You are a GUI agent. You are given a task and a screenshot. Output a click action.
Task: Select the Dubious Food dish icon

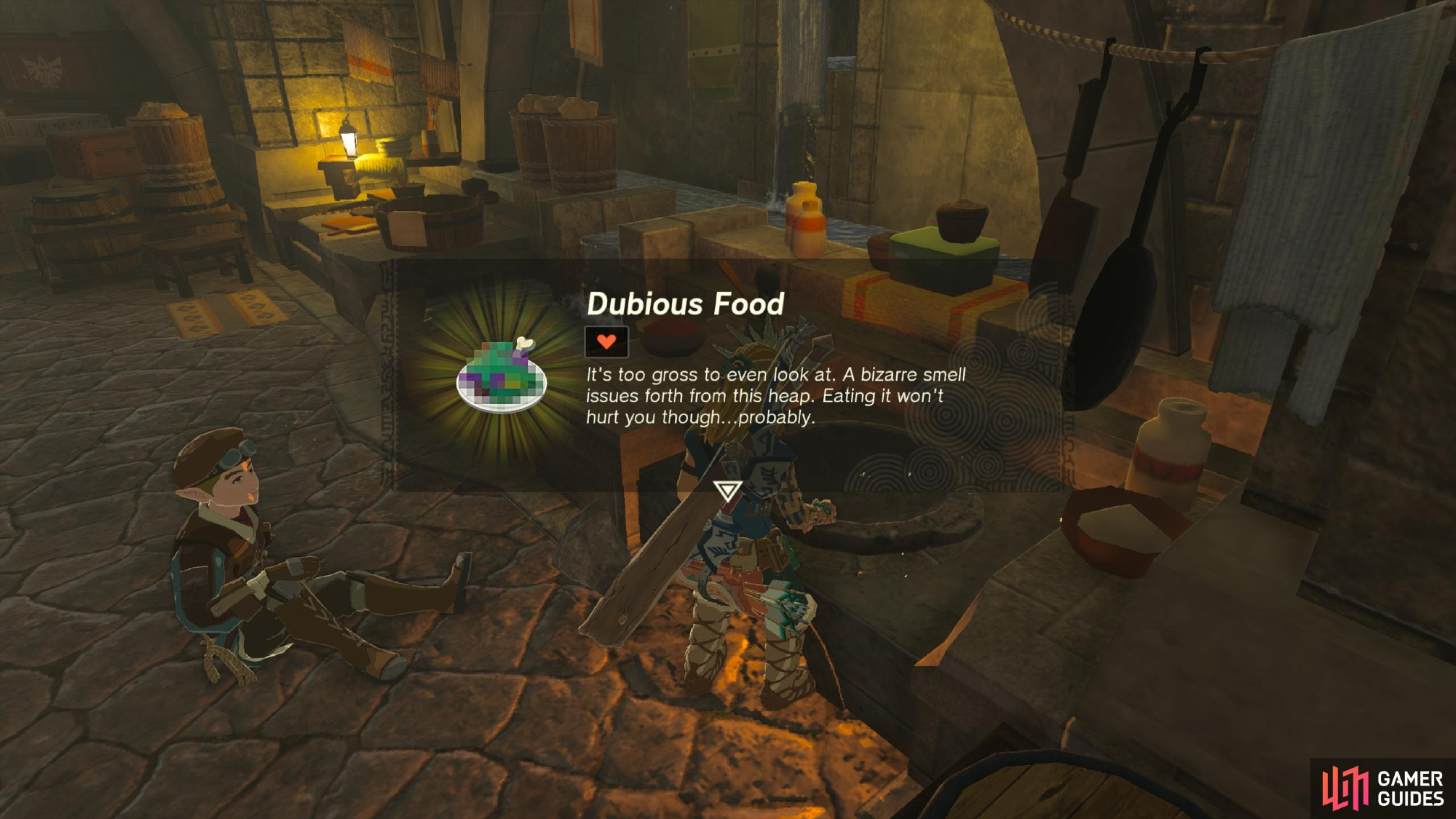502,376
